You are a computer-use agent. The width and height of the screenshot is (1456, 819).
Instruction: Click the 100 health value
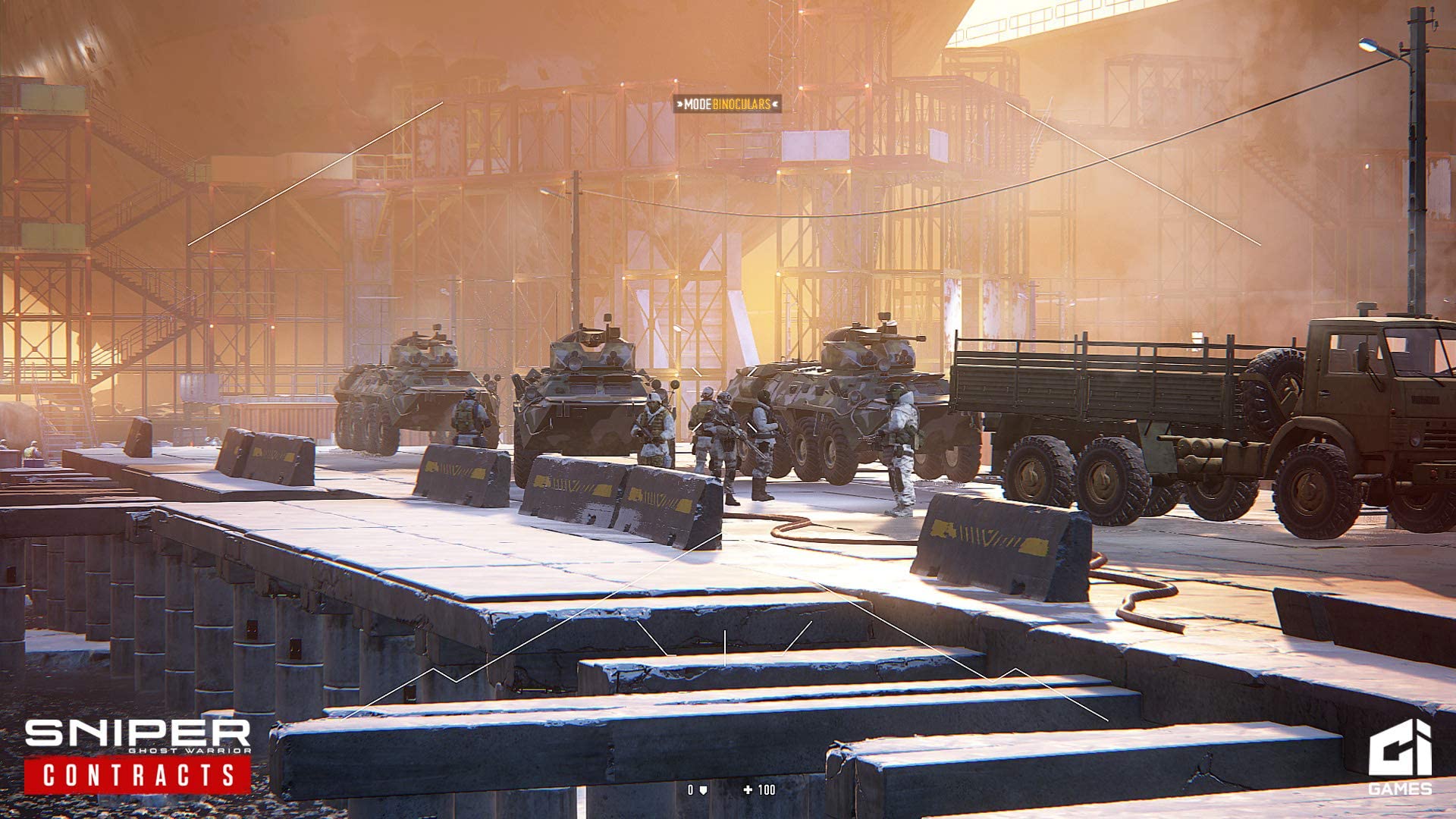[x=767, y=789]
